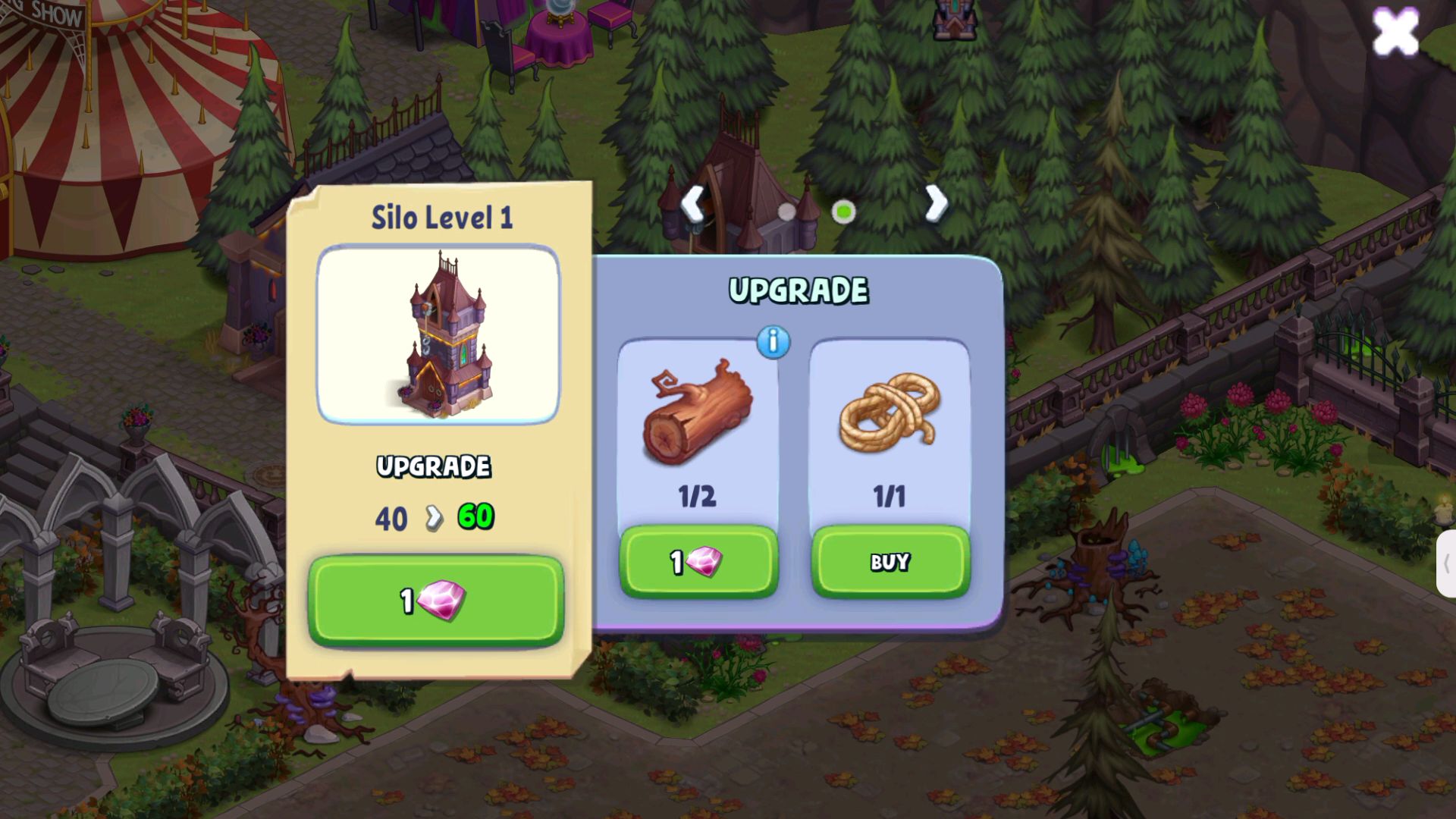Select the grey page indicator dot

pos(787,212)
